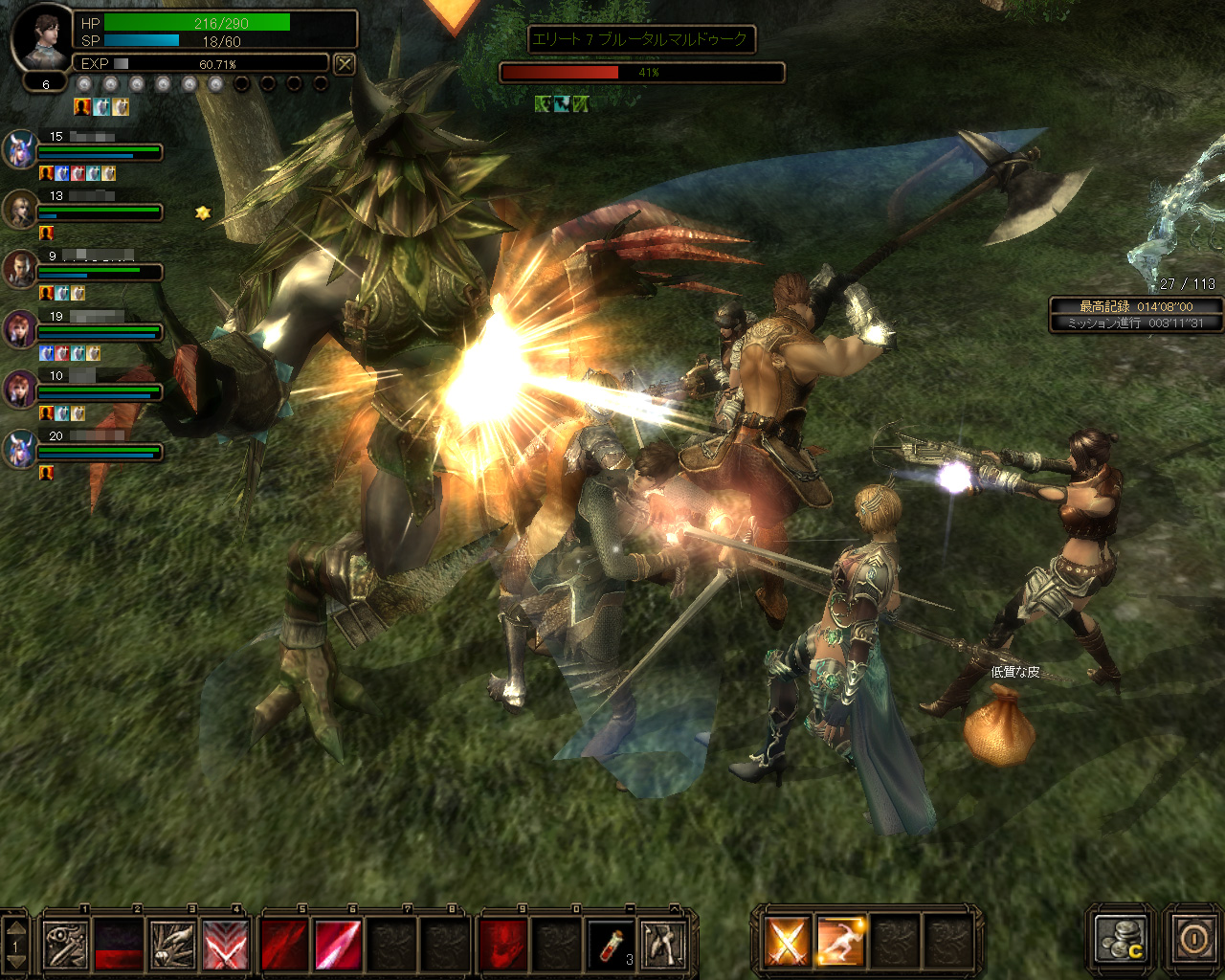Use the red crossed-slash skill in slot 4
The width and height of the screenshot is (1225, 980).
tap(225, 944)
